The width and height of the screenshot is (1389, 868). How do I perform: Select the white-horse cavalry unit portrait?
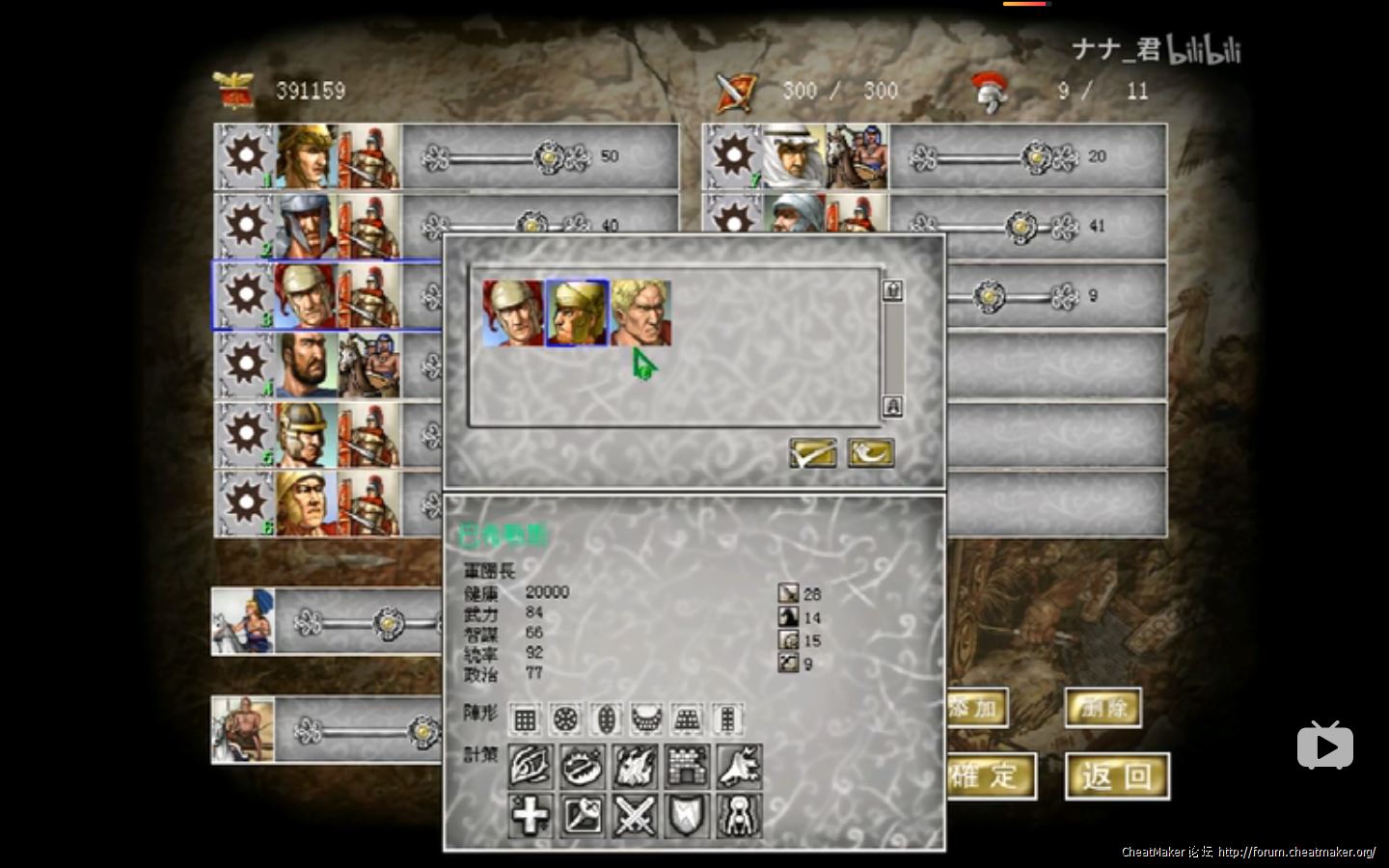pos(243,622)
